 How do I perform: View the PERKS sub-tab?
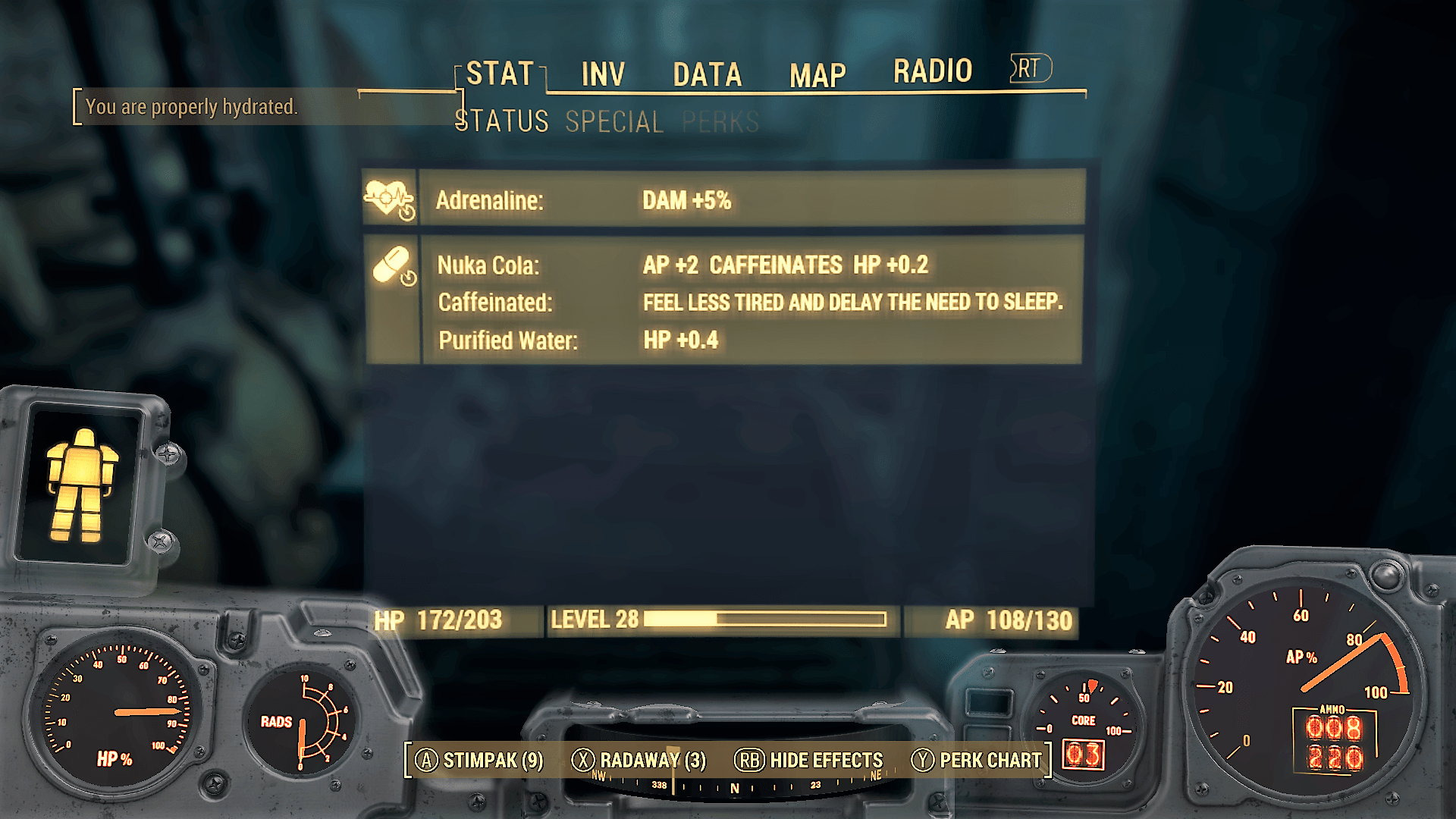coord(720,121)
